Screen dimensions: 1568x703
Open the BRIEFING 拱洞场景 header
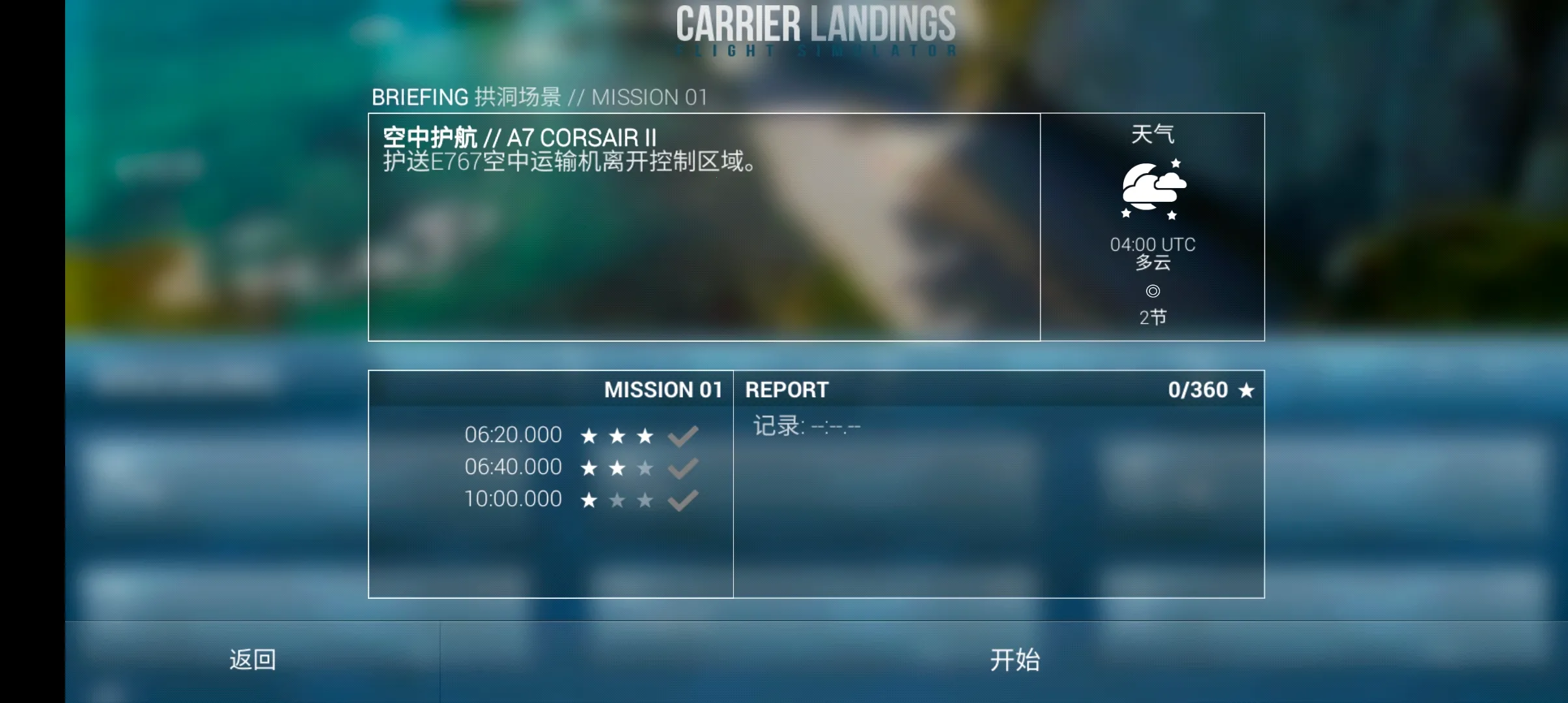point(540,97)
